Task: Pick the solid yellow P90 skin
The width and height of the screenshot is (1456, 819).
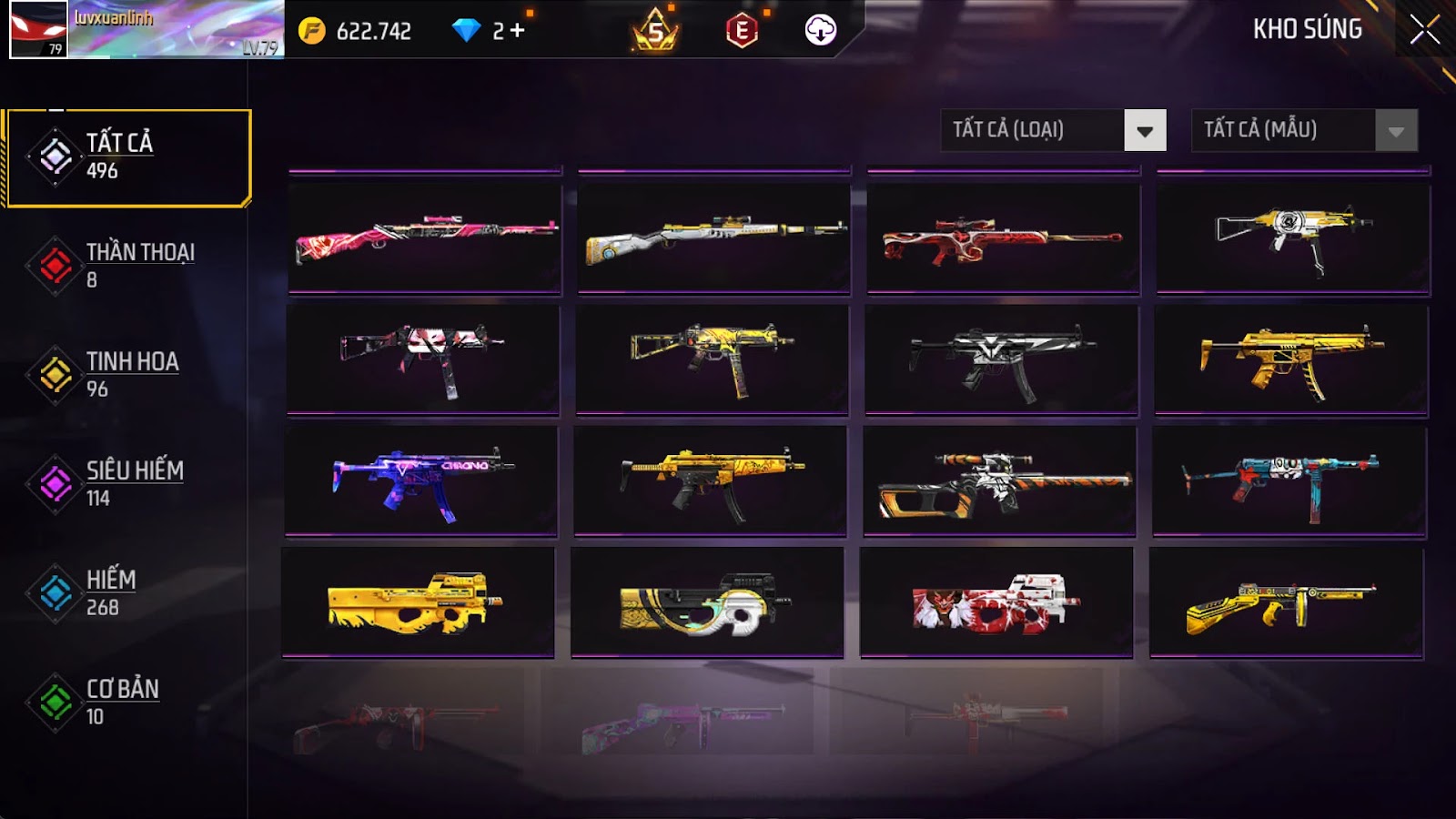Action: pos(418,602)
